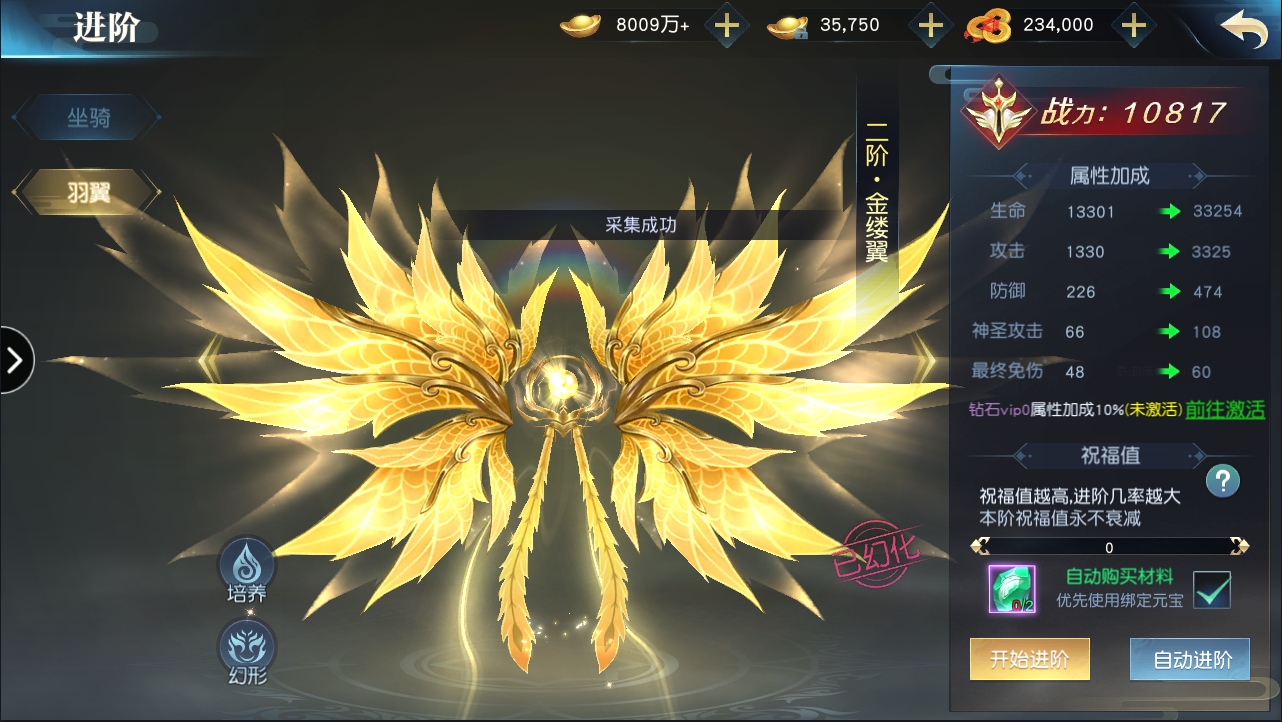Image resolution: width=1282 pixels, height=722 pixels.
Task: Open the 幻形 transformation icon
Action: point(246,650)
